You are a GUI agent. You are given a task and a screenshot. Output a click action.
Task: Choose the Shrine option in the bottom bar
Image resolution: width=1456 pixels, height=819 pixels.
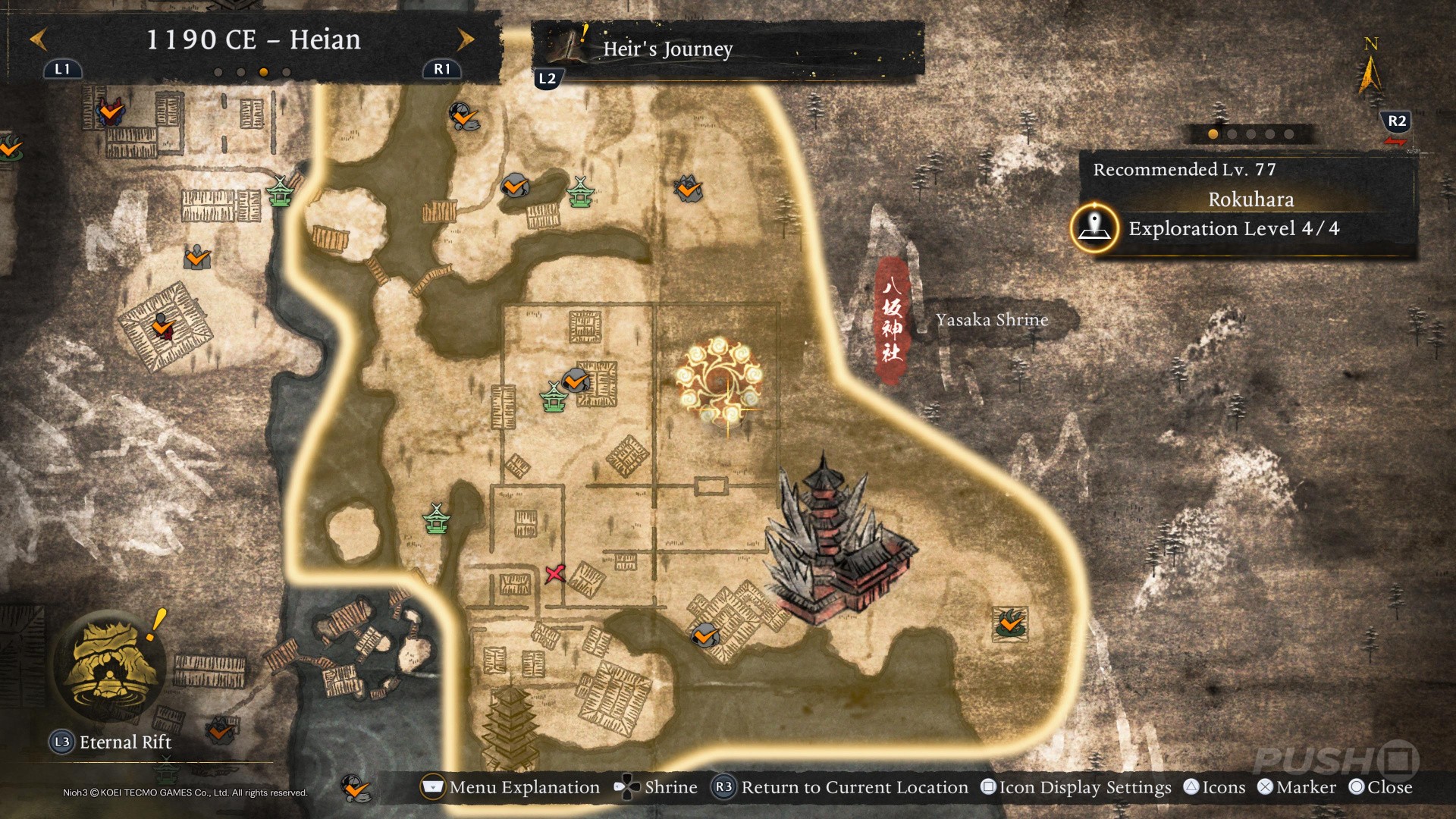point(657,787)
